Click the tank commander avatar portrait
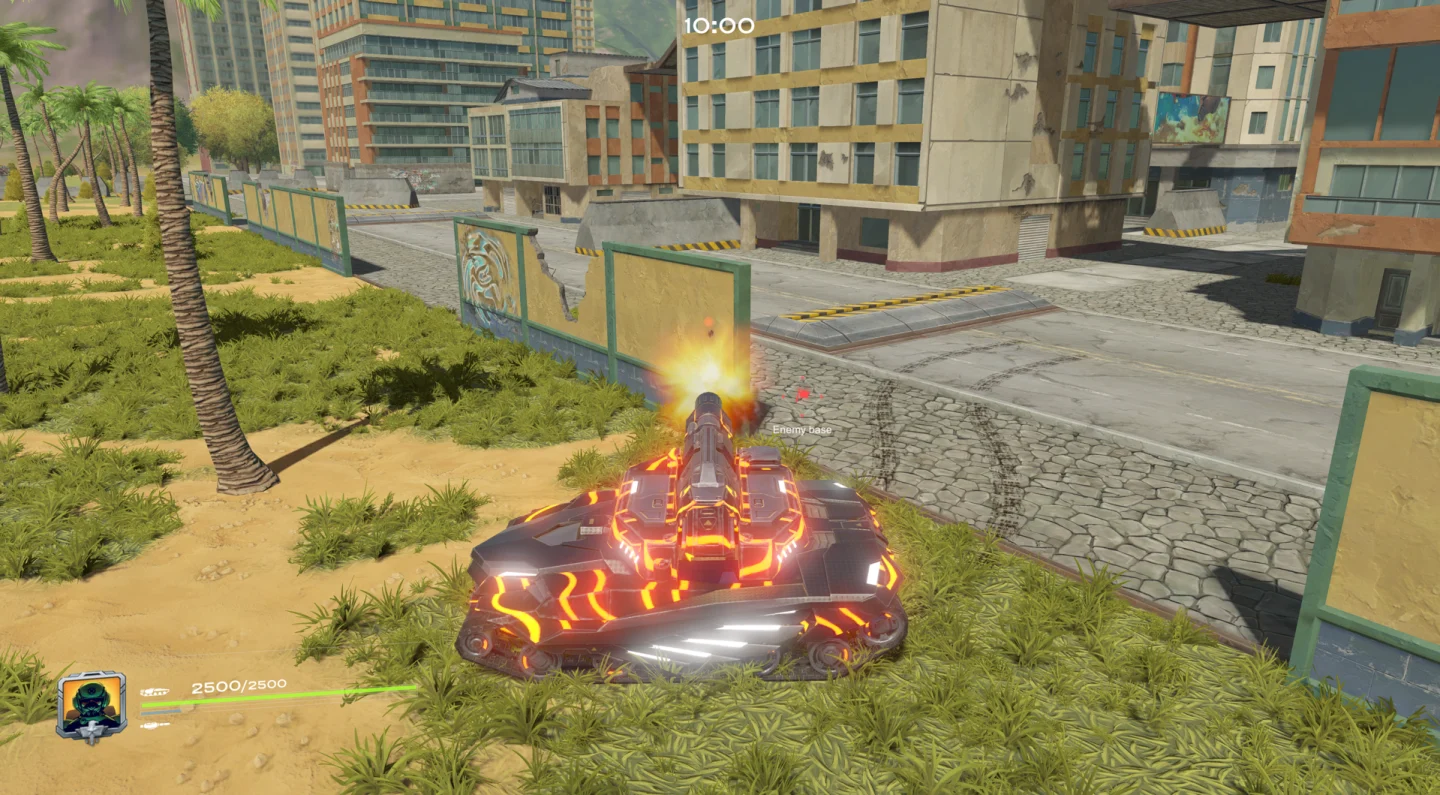The height and width of the screenshot is (795, 1440). [92, 705]
